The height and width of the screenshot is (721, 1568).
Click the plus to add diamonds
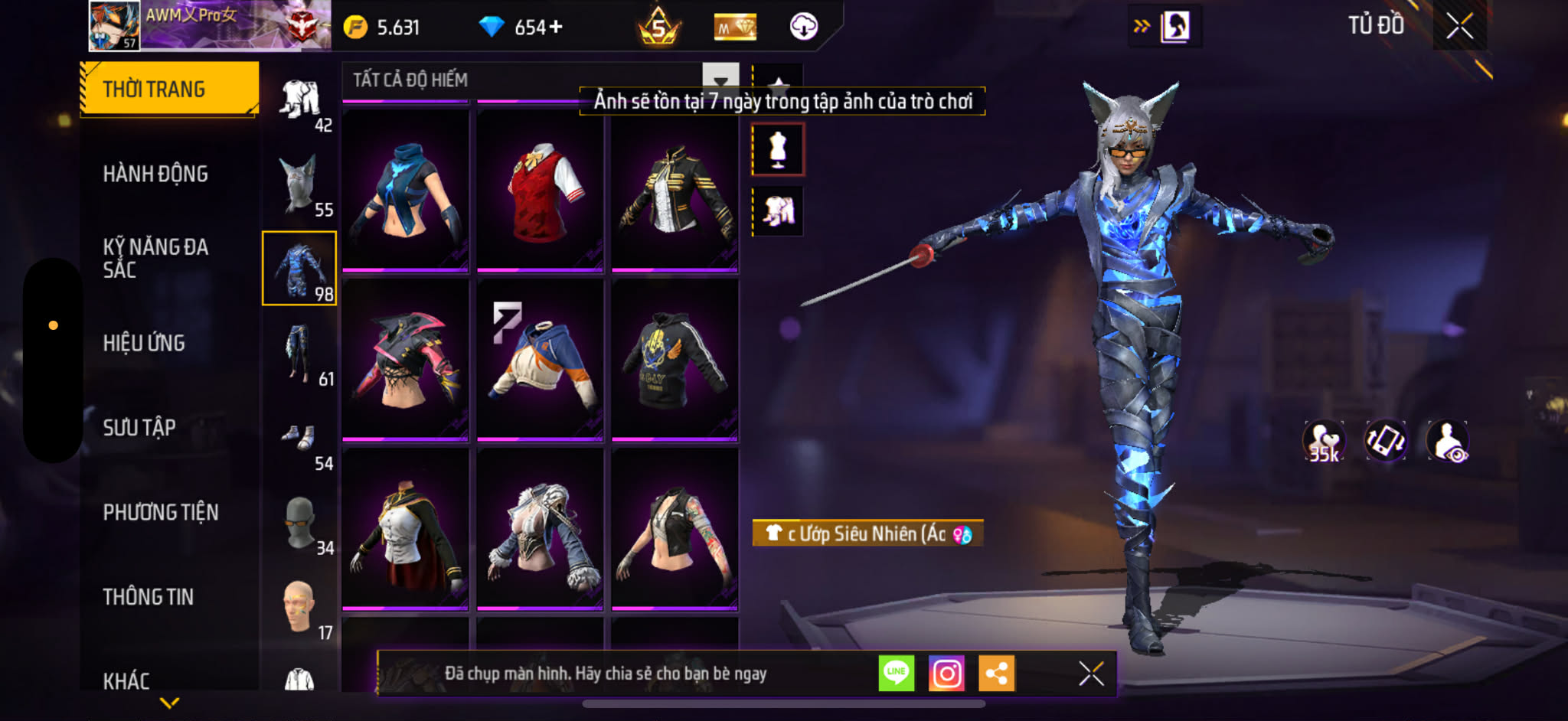pyautogui.click(x=556, y=28)
